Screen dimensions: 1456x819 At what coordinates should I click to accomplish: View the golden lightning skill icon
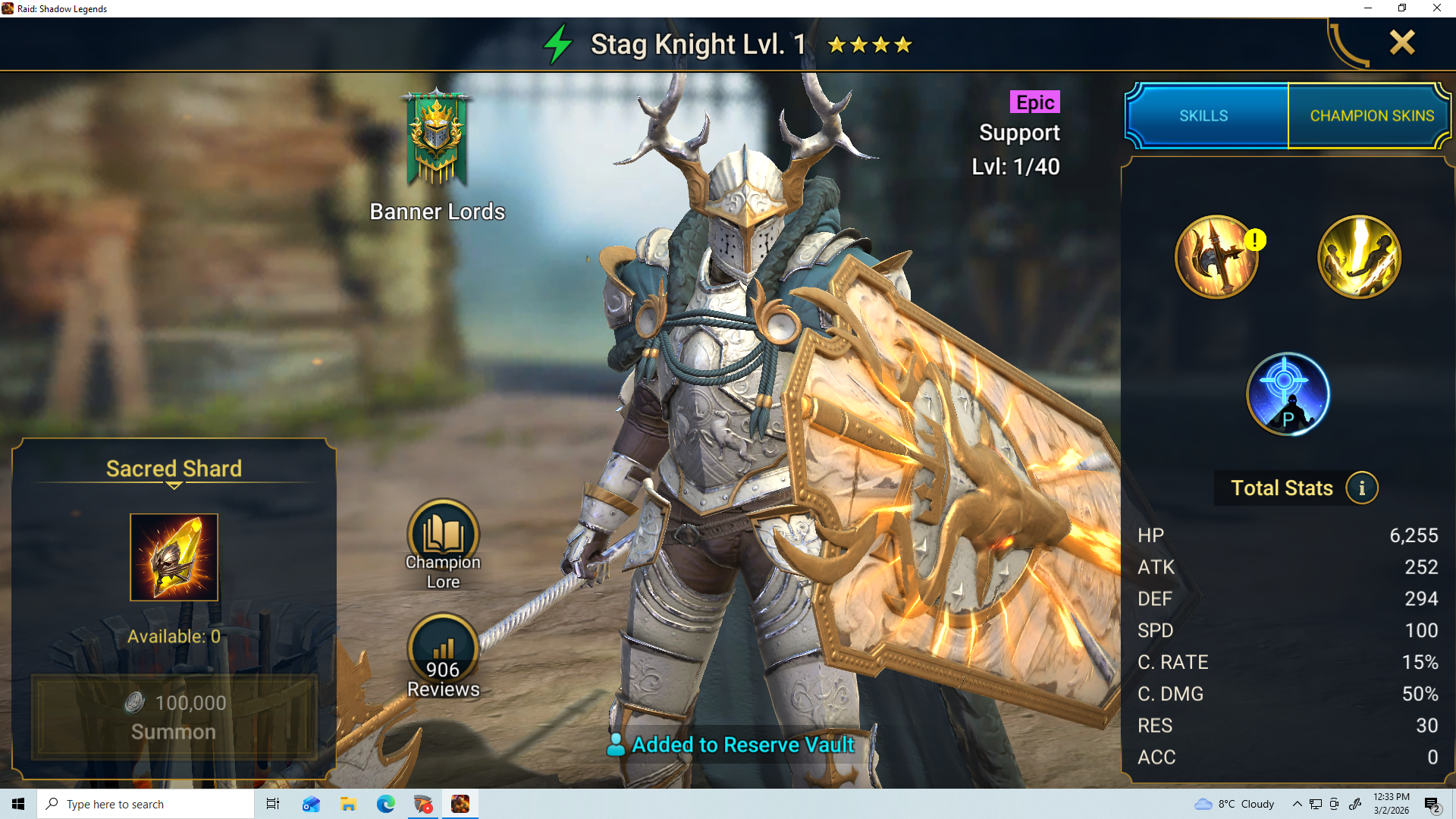(x=1359, y=257)
